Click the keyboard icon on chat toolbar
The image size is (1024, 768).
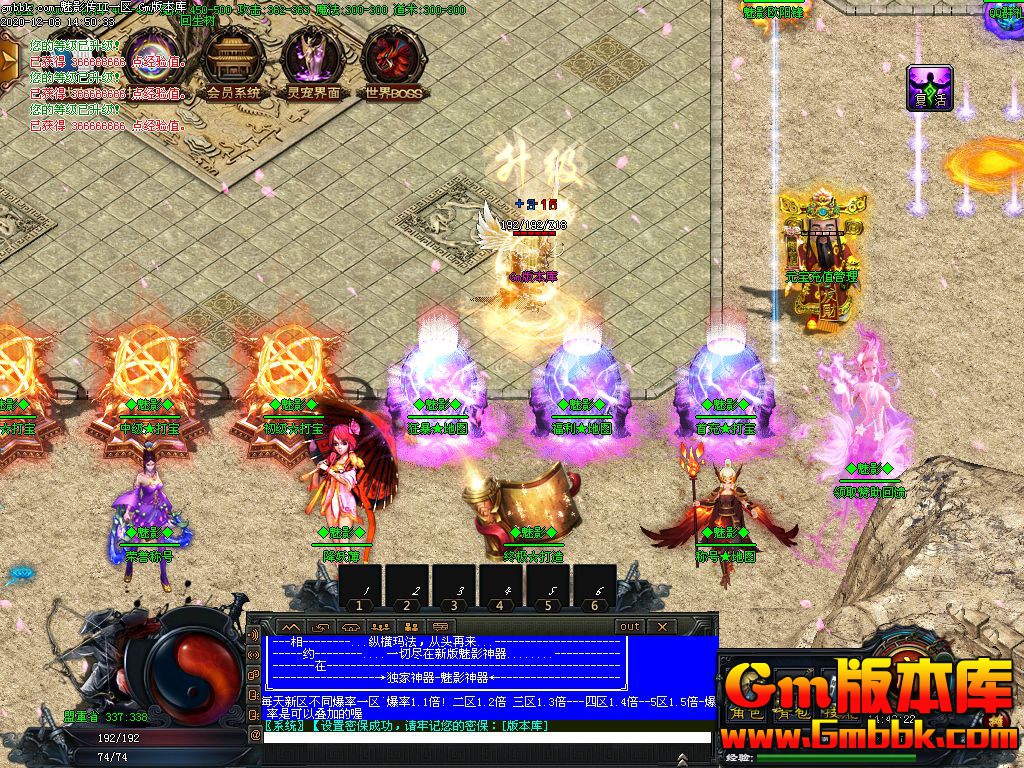[x=440, y=627]
